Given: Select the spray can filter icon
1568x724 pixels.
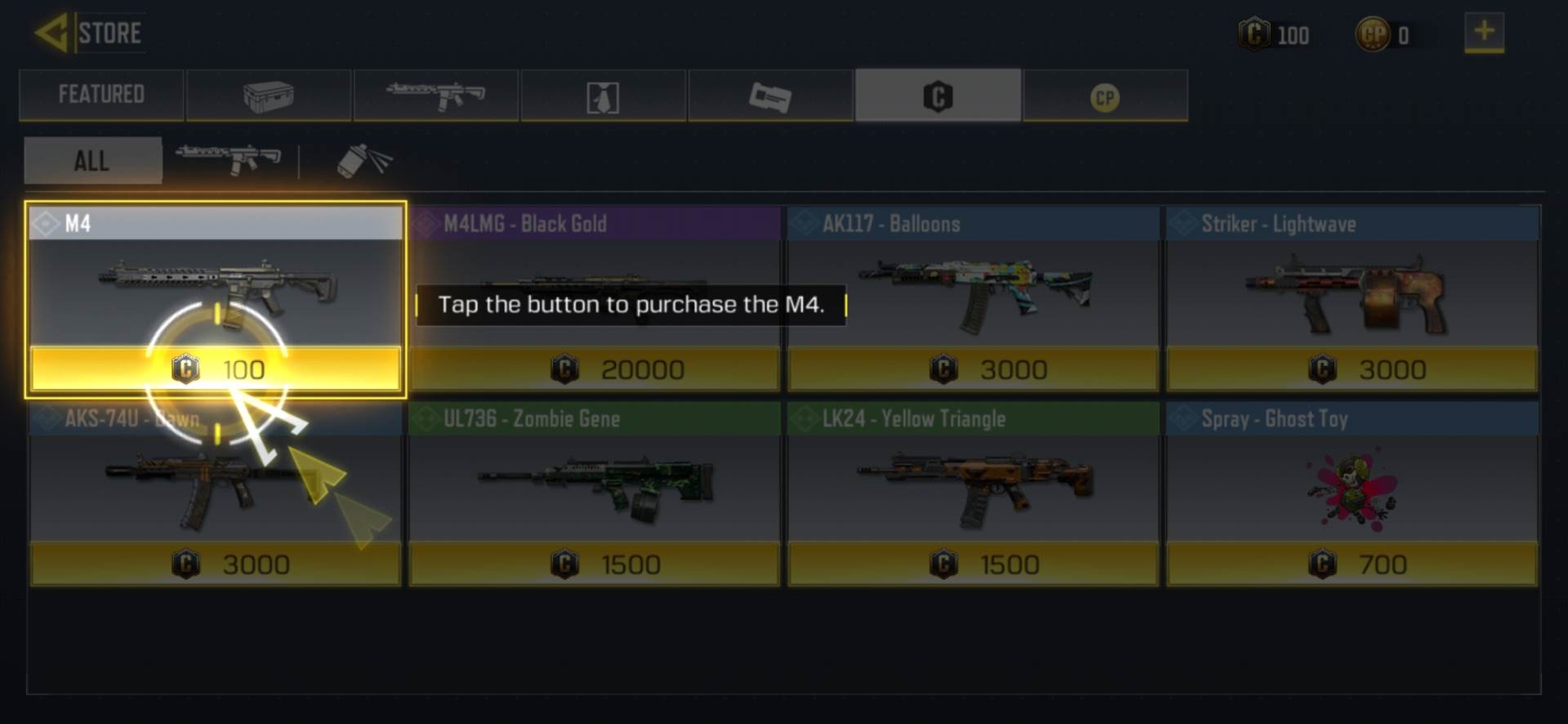Looking at the screenshot, I should point(363,160).
